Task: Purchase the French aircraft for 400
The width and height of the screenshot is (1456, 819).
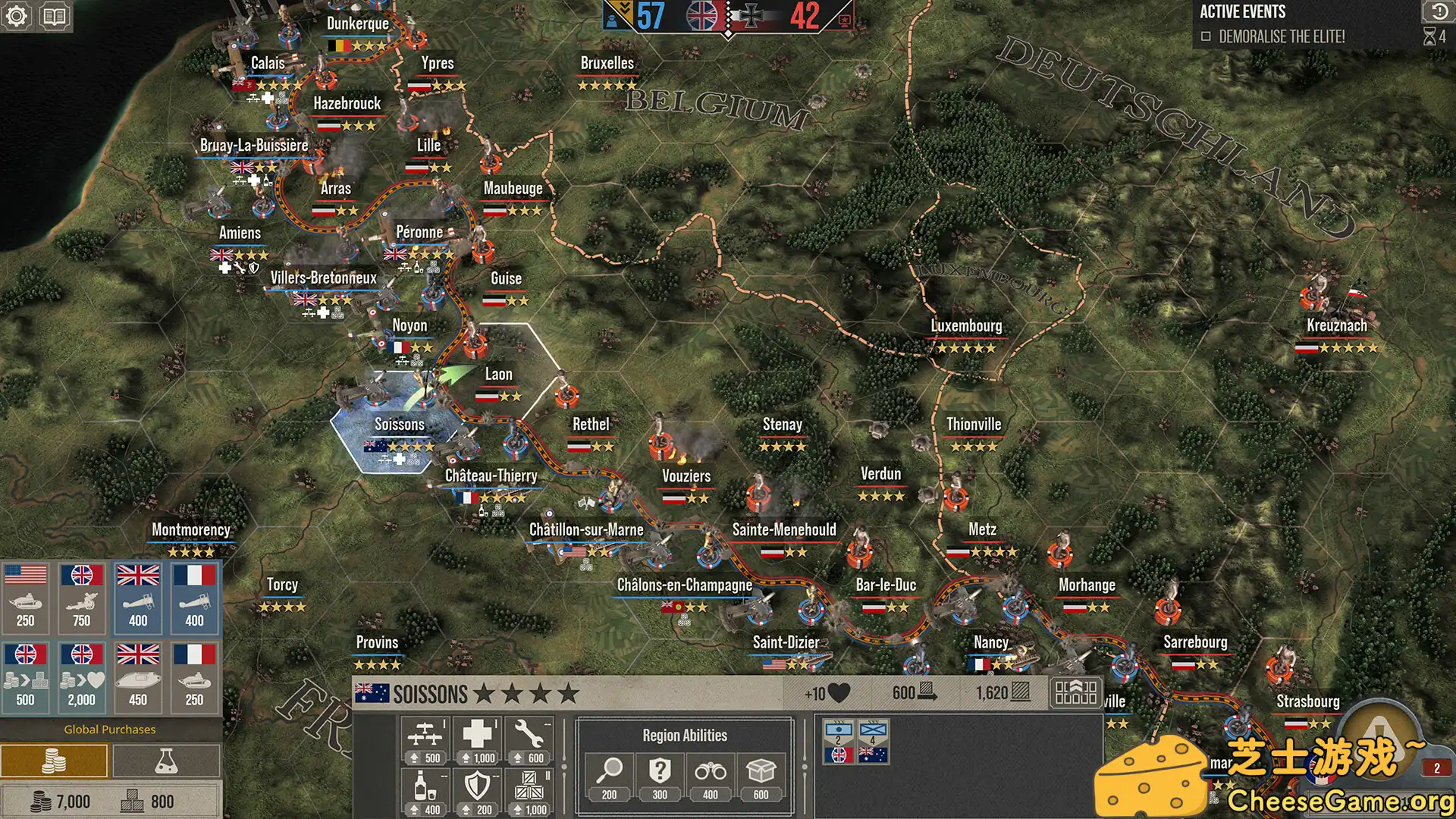Action: 193,599
